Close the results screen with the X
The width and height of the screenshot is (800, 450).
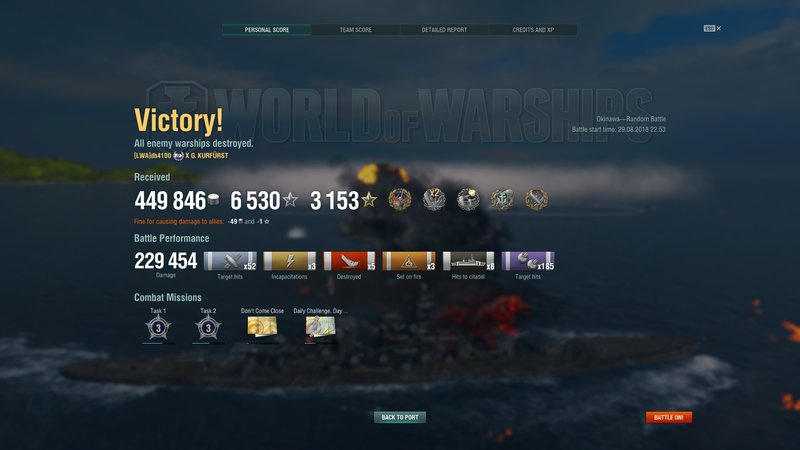point(718,28)
